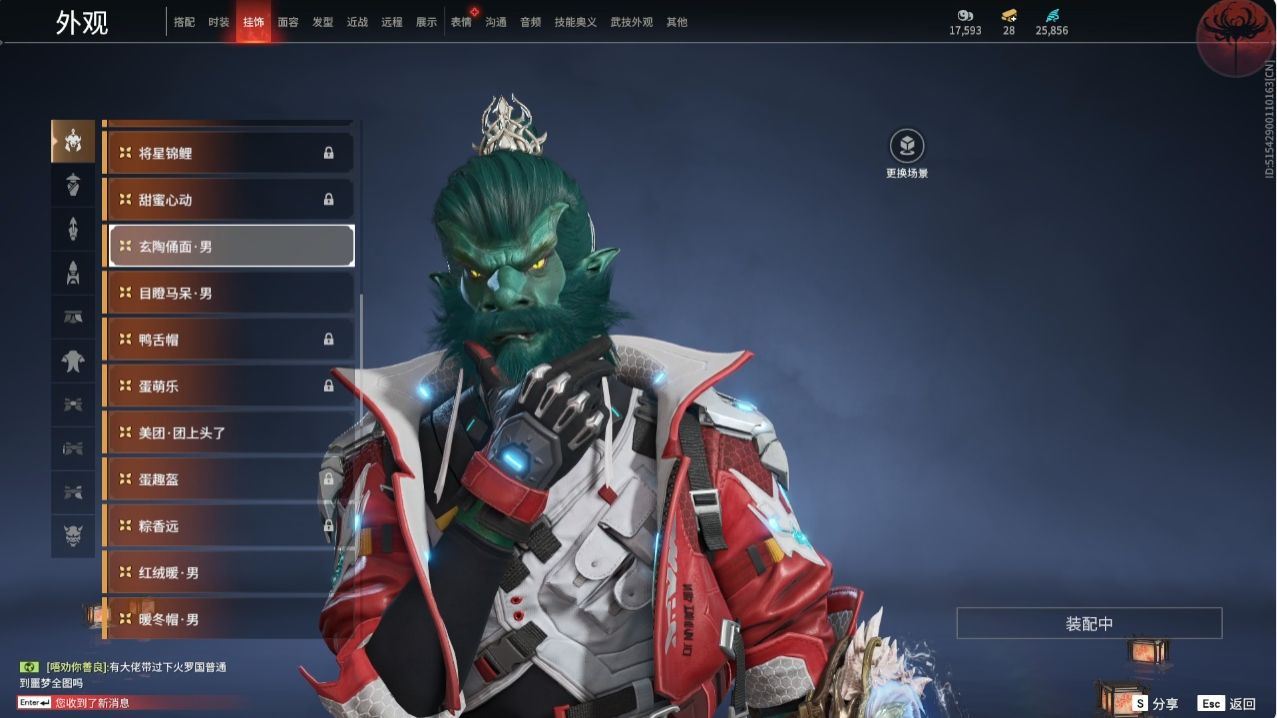Click the 装配中 equip button
This screenshot has width=1277, height=718.
coord(1089,624)
